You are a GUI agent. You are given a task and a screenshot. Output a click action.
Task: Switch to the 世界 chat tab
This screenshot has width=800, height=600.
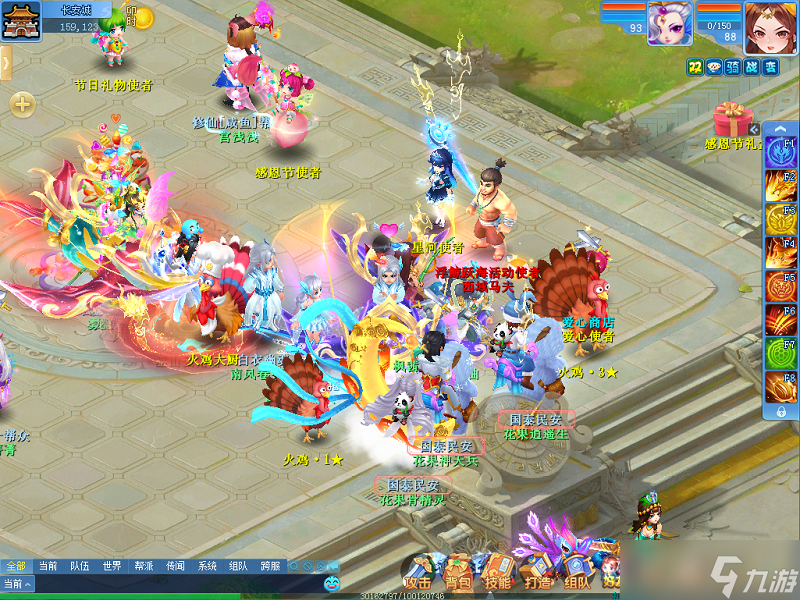[x=111, y=566]
